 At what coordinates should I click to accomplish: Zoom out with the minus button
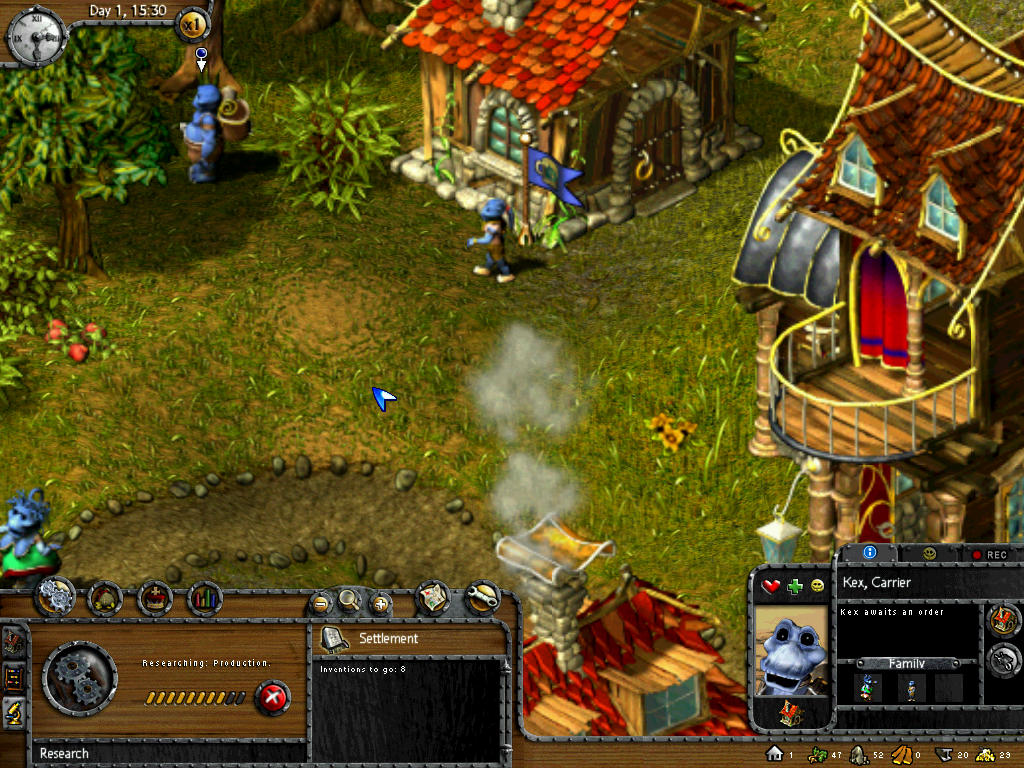click(320, 602)
